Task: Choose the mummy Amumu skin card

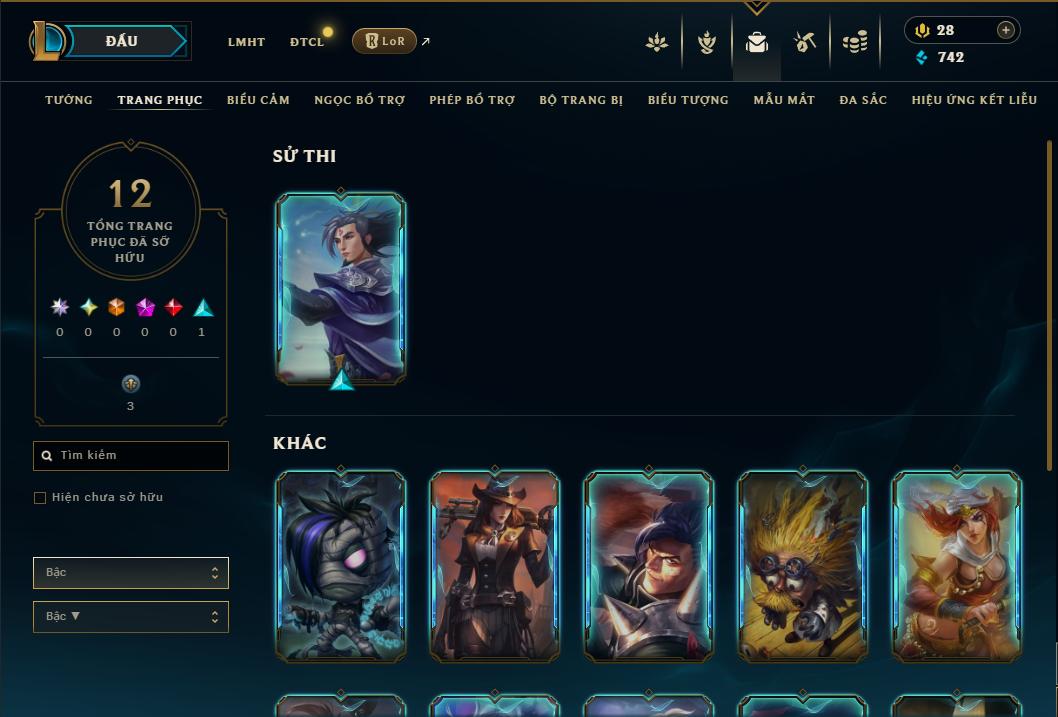Action: tap(341, 566)
